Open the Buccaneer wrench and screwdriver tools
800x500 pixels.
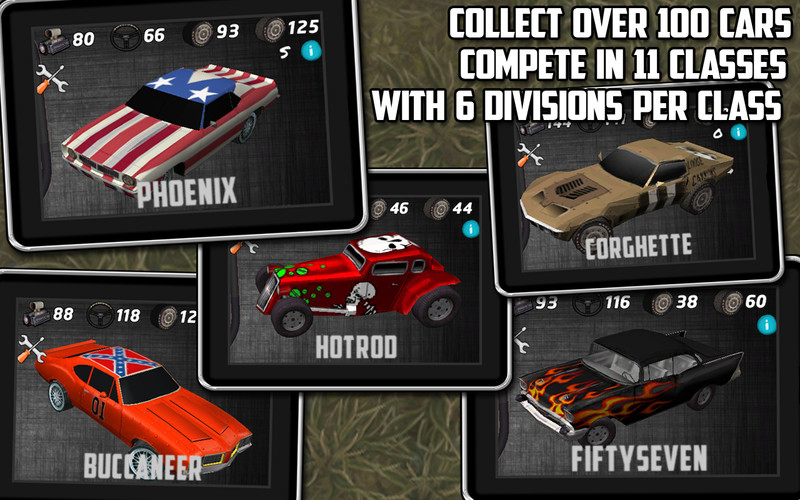(x=32, y=349)
